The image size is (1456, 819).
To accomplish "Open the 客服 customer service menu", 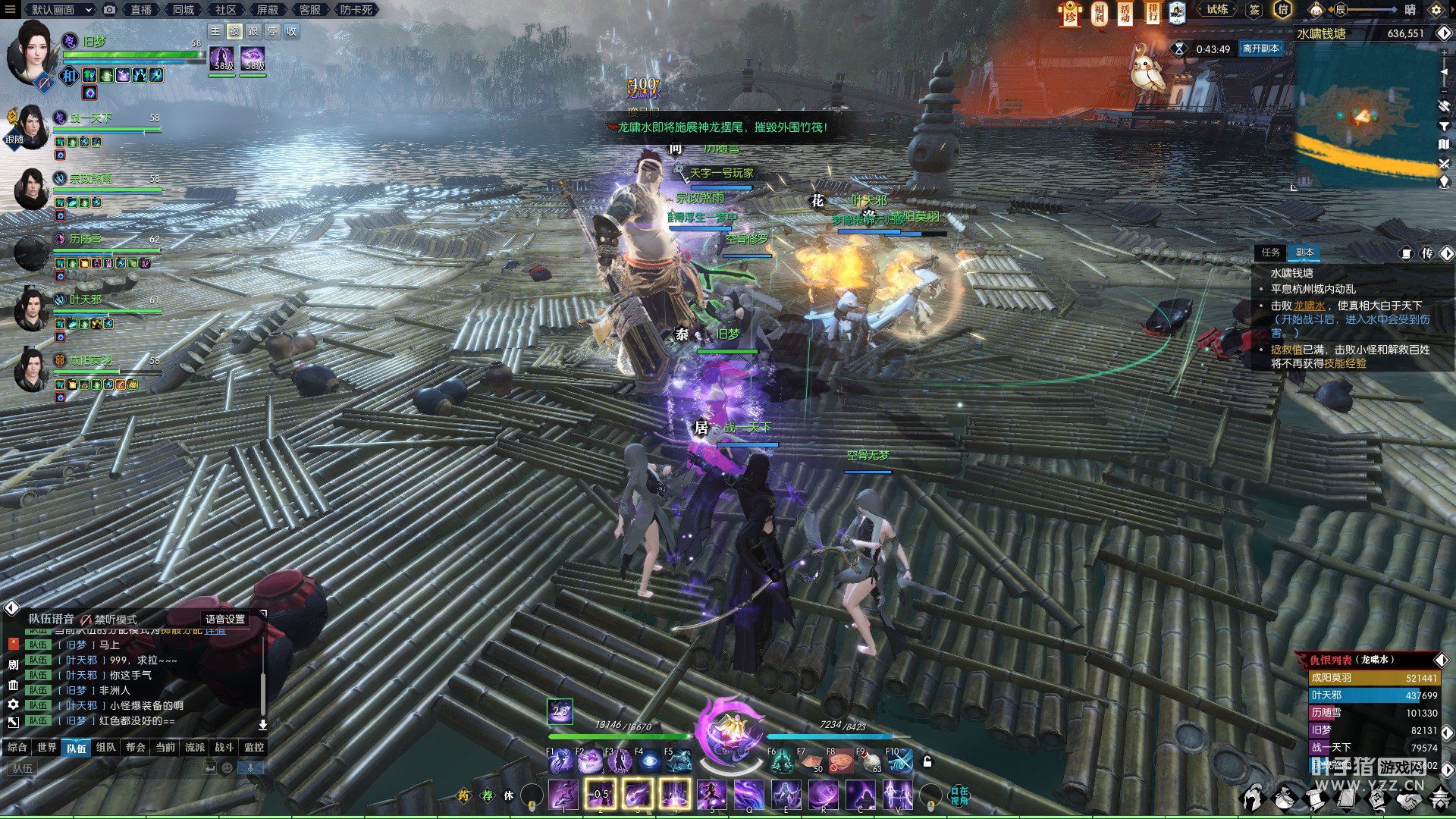I will pyautogui.click(x=309, y=10).
